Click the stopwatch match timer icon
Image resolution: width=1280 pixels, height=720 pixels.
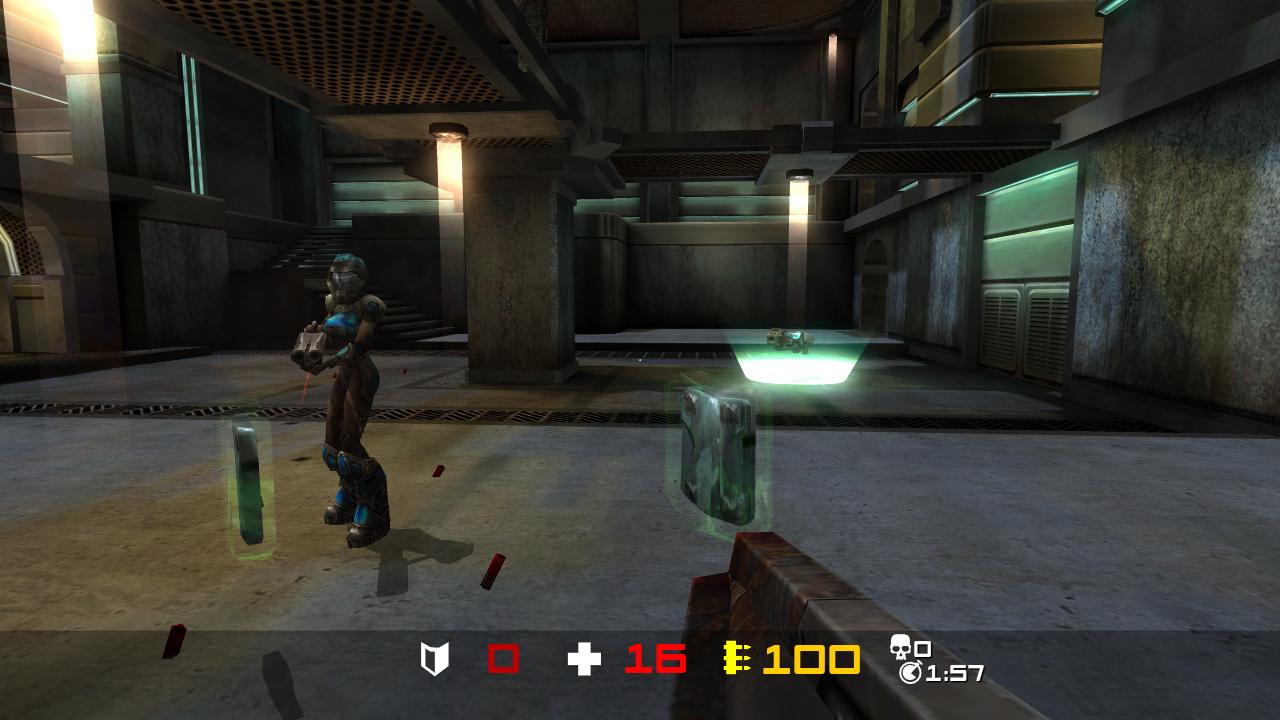pos(910,673)
